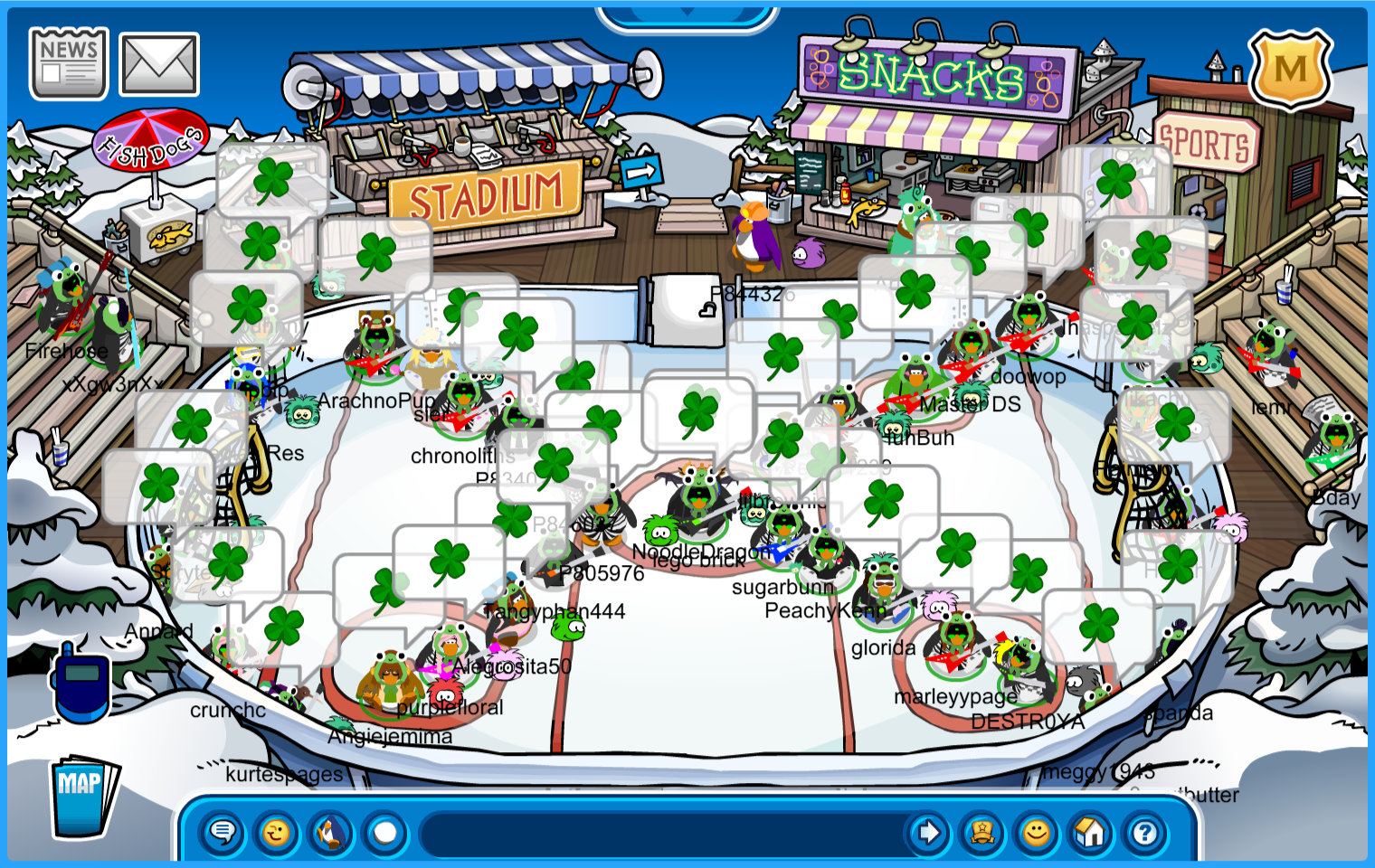Image resolution: width=1375 pixels, height=868 pixels.
Task: Expand the blue pull-down tab at top
Action: click(x=687, y=14)
